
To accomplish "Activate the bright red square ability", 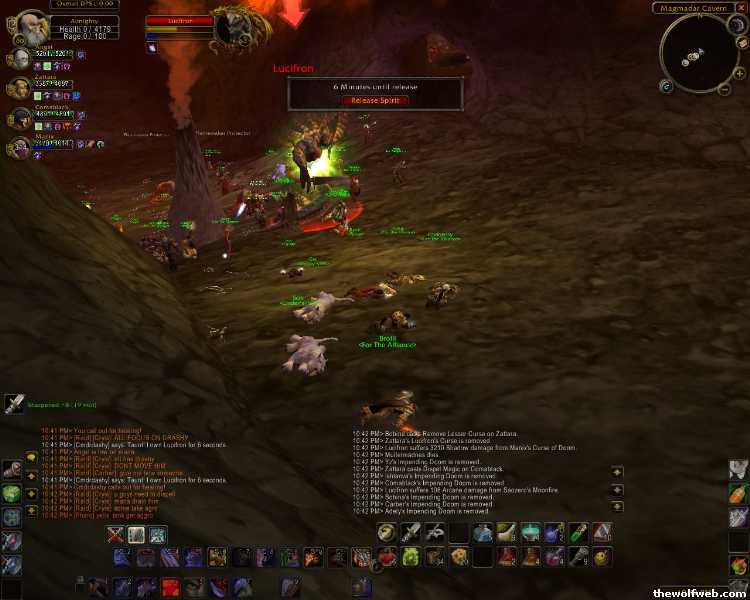I will (171, 586).
